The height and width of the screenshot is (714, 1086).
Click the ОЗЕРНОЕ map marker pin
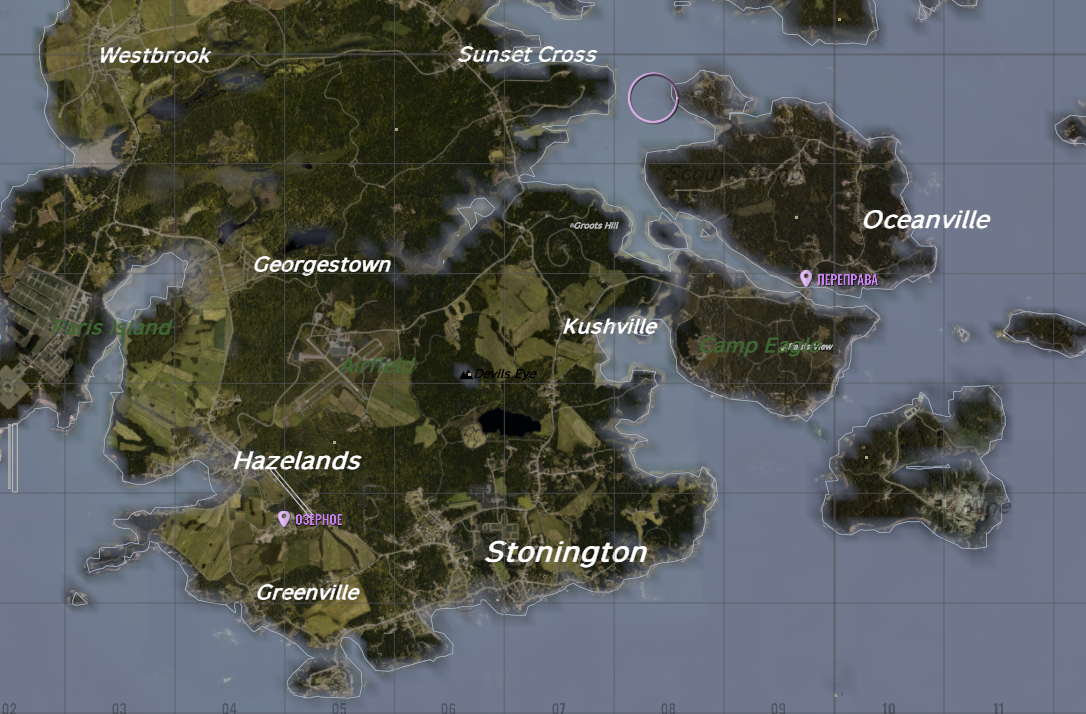284,518
